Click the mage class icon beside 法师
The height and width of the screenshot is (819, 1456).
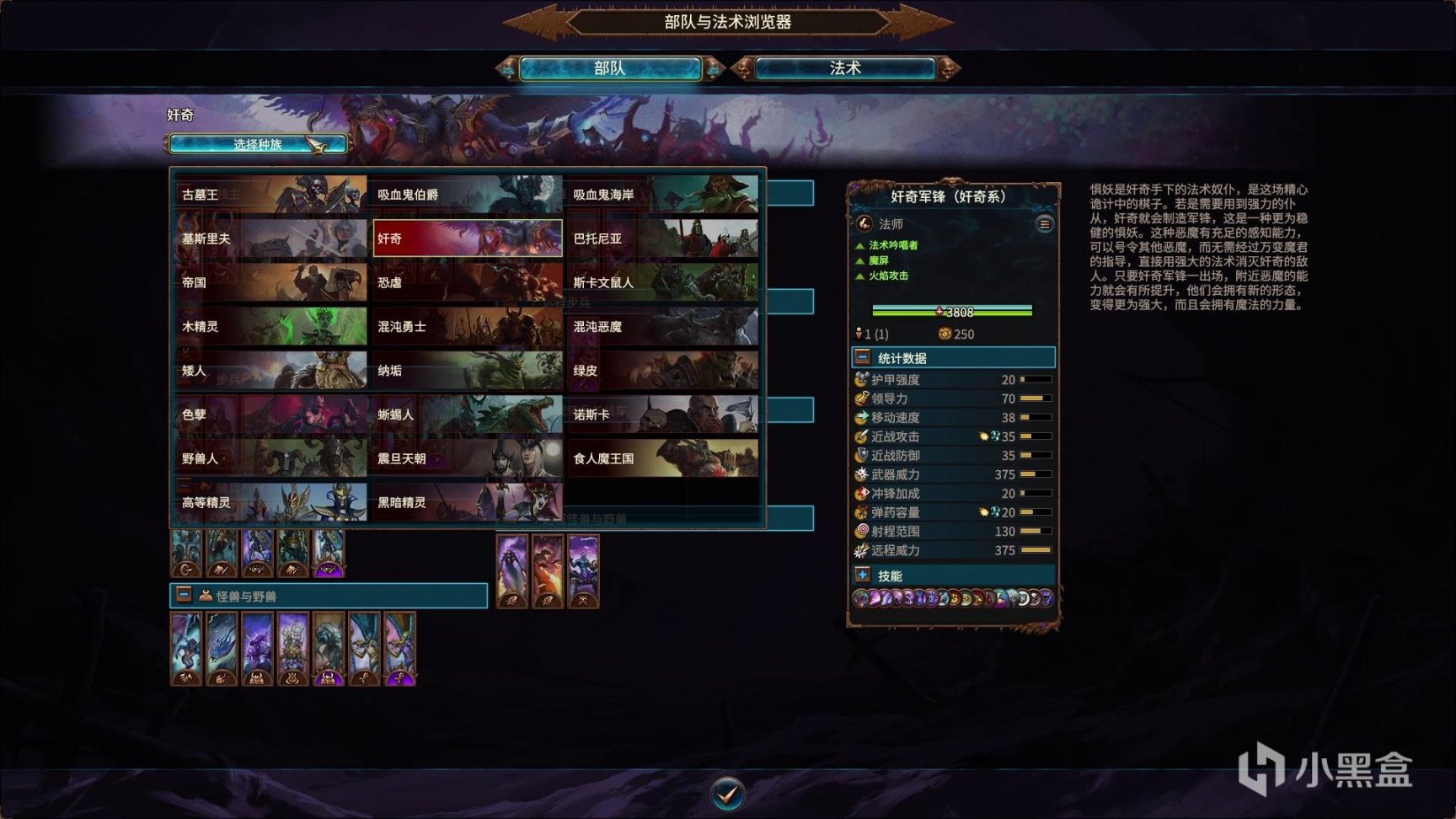click(x=864, y=224)
